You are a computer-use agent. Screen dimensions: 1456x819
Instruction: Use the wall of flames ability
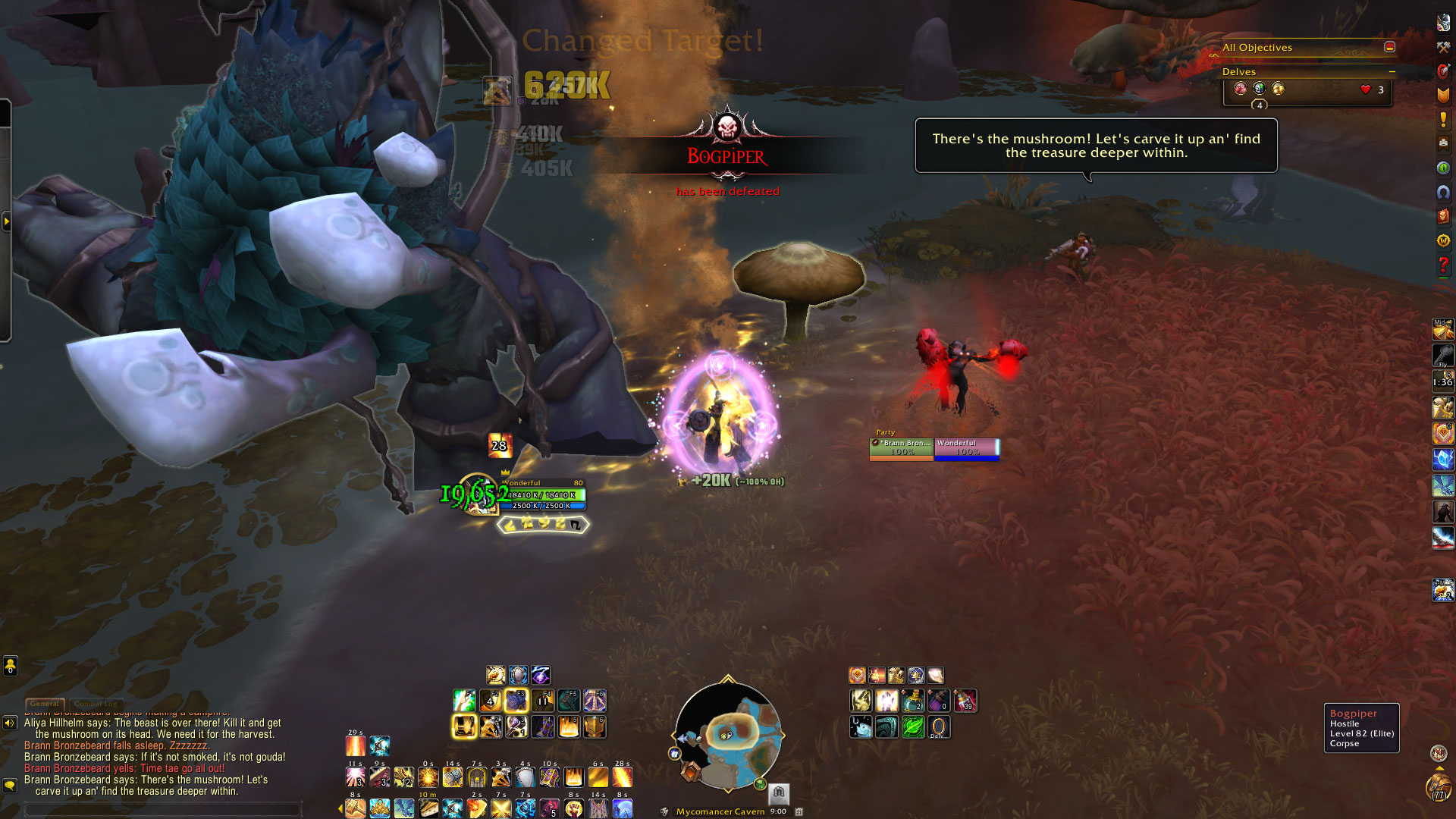coord(569,726)
